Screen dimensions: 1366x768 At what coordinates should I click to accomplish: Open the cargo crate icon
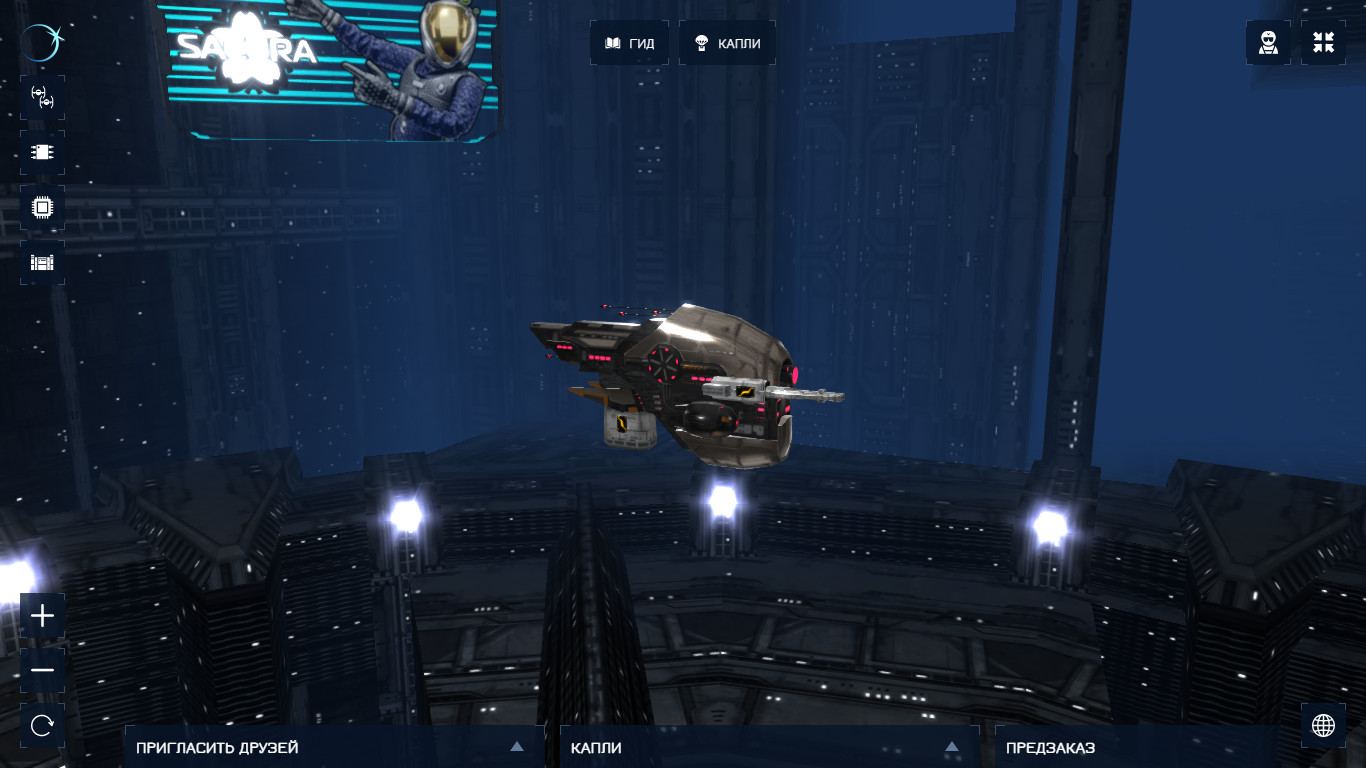pyautogui.click(x=42, y=262)
